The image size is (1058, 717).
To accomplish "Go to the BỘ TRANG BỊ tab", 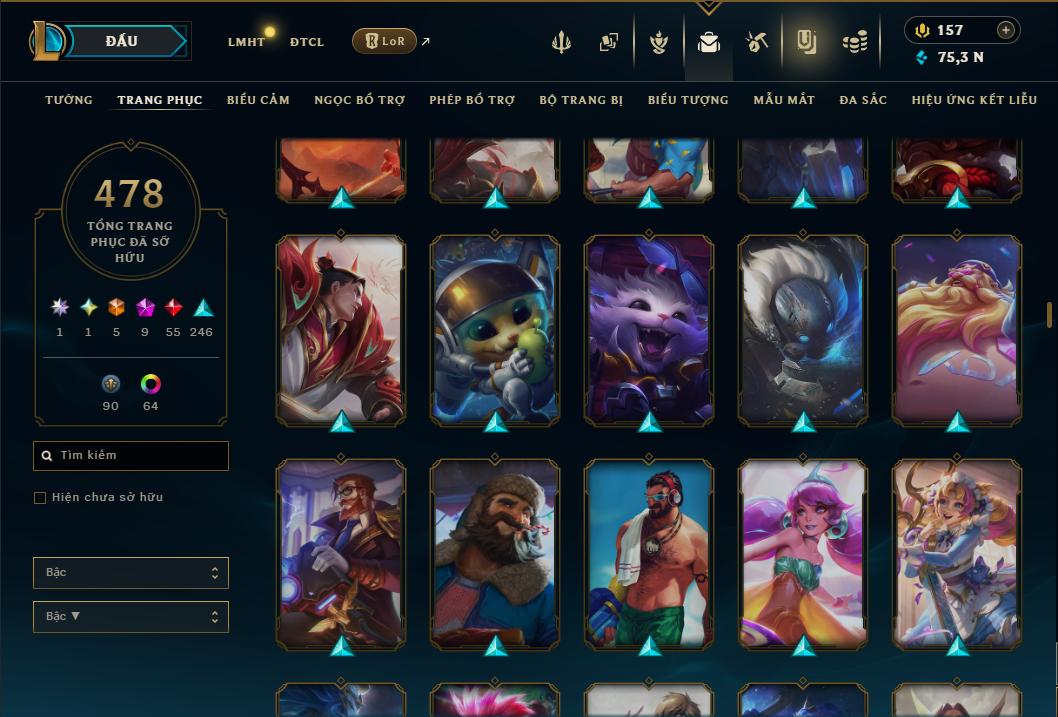I will point(581,100).
